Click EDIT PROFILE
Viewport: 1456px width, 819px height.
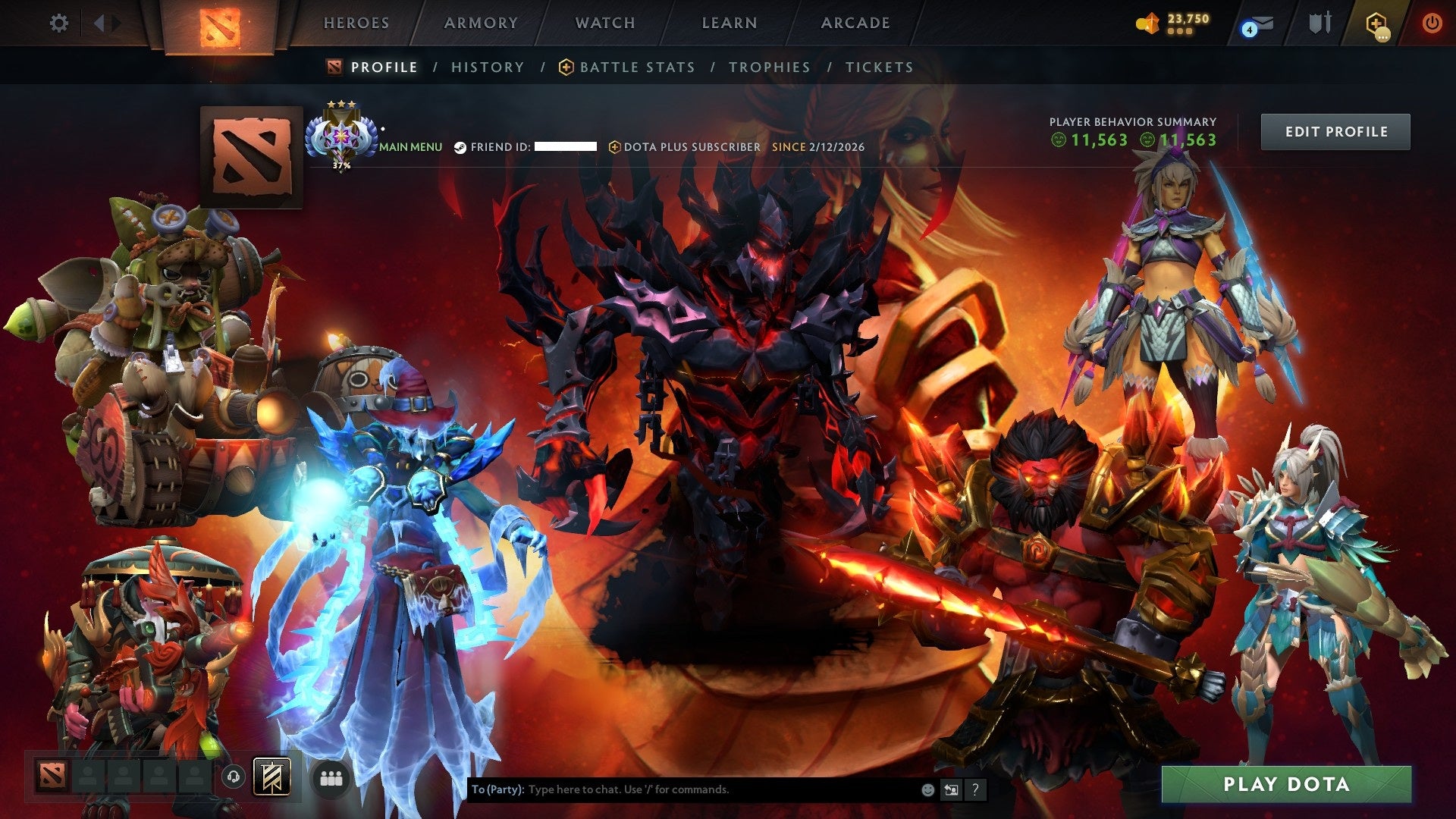[x=1336, y=130]
